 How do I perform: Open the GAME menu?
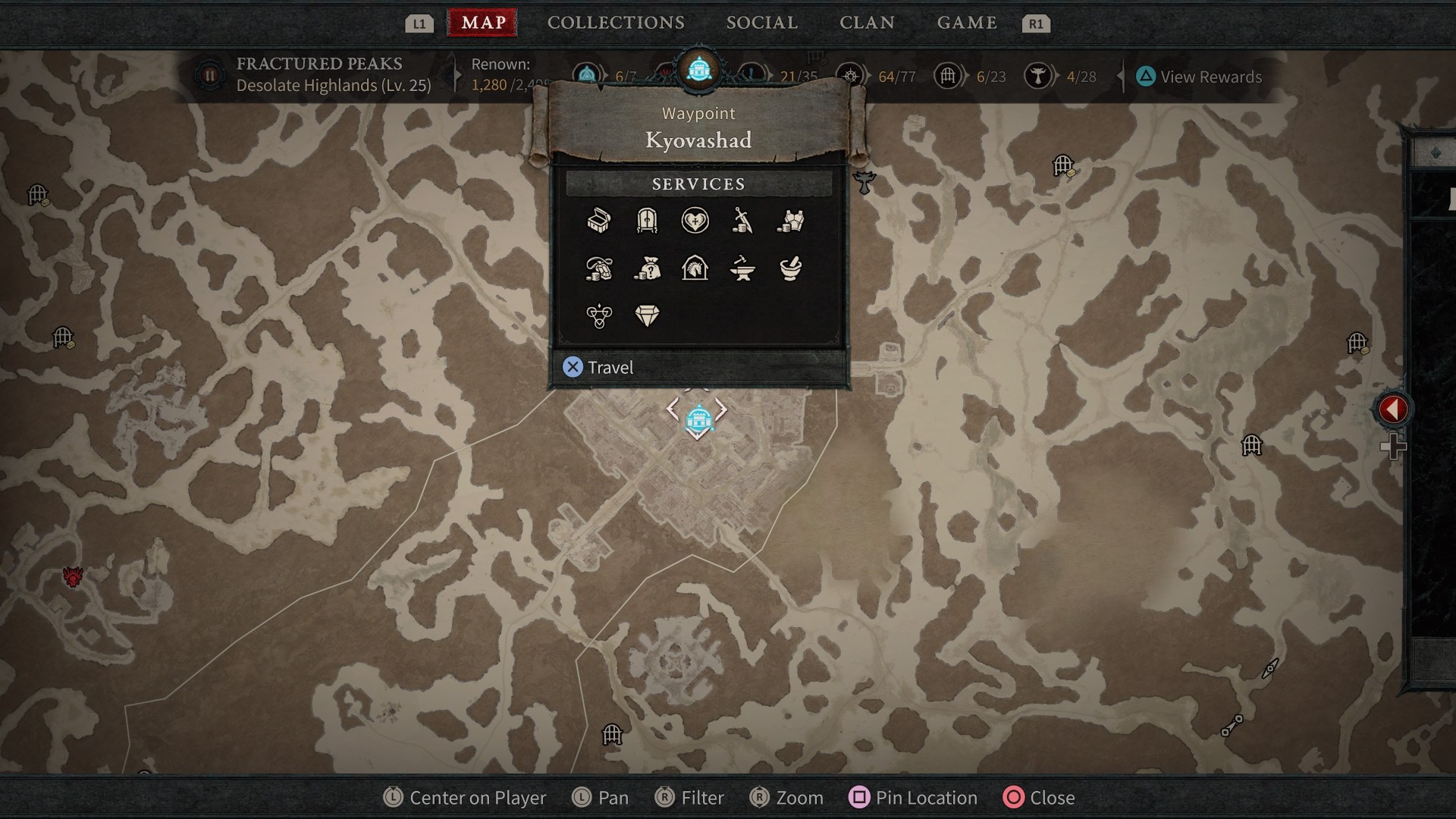967,22
